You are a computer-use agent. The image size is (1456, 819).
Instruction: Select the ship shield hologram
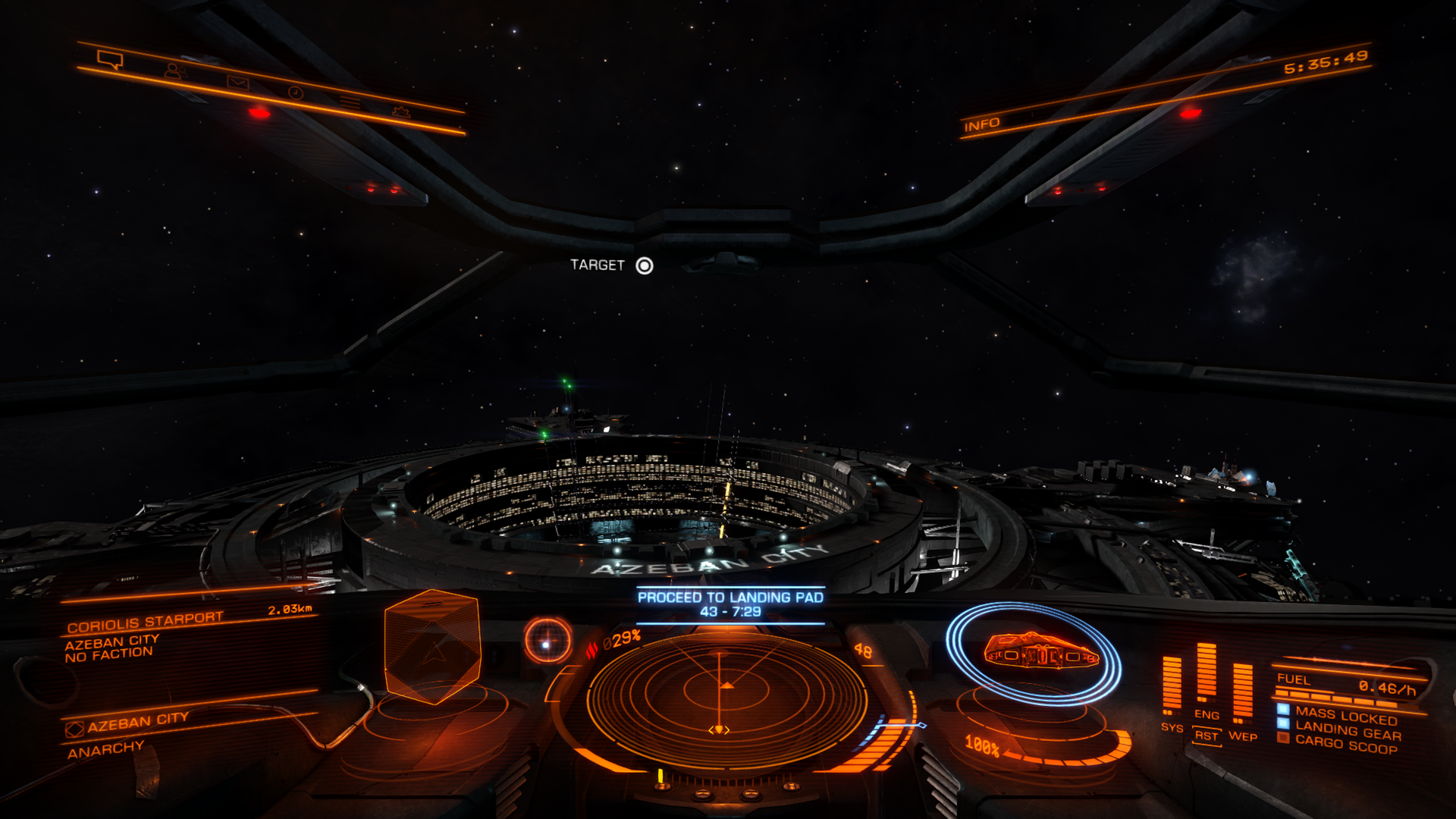tap(1036, 652)
